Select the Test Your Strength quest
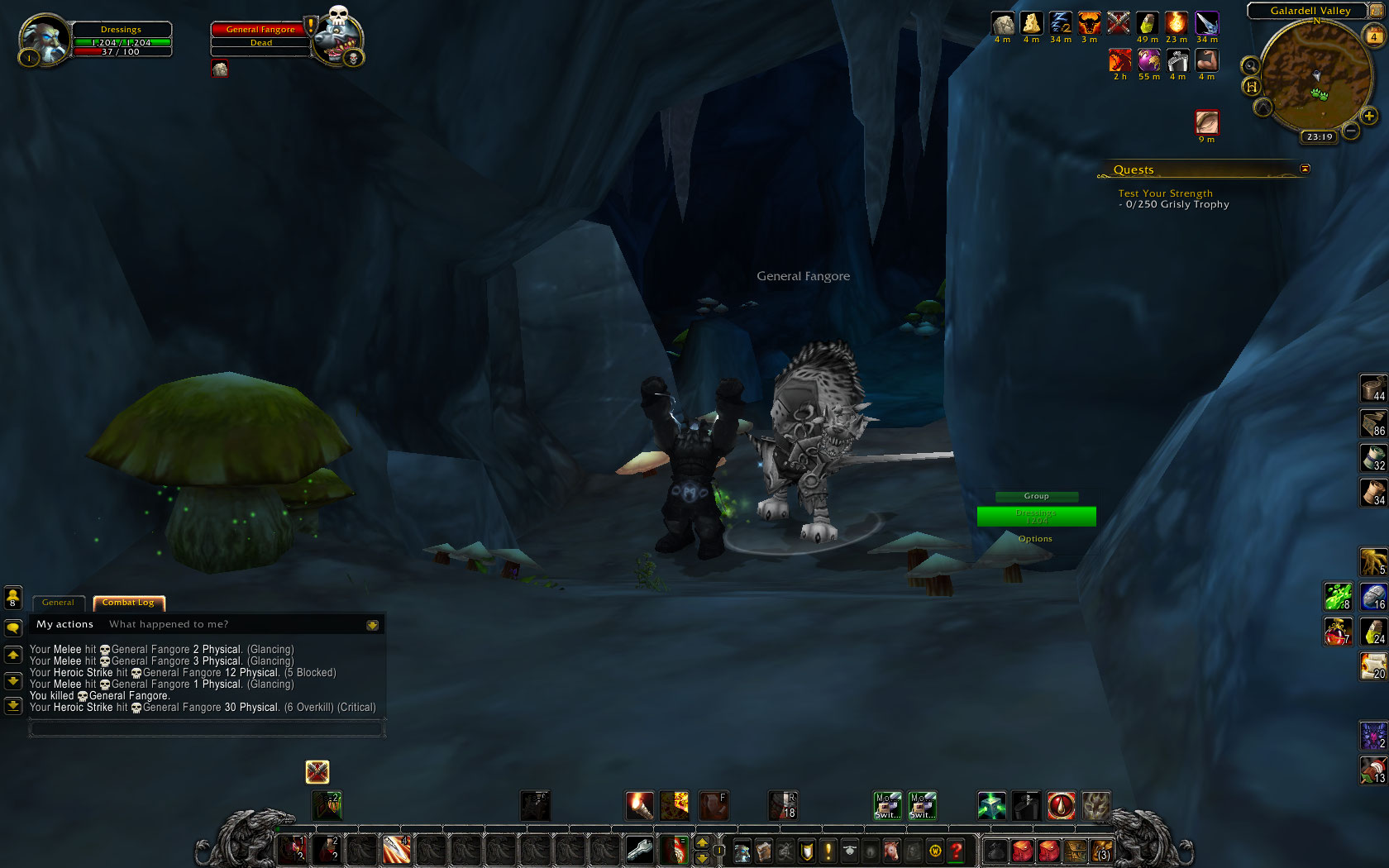The width and height of the screenshot is (1389, 868). pos(1165,193)
